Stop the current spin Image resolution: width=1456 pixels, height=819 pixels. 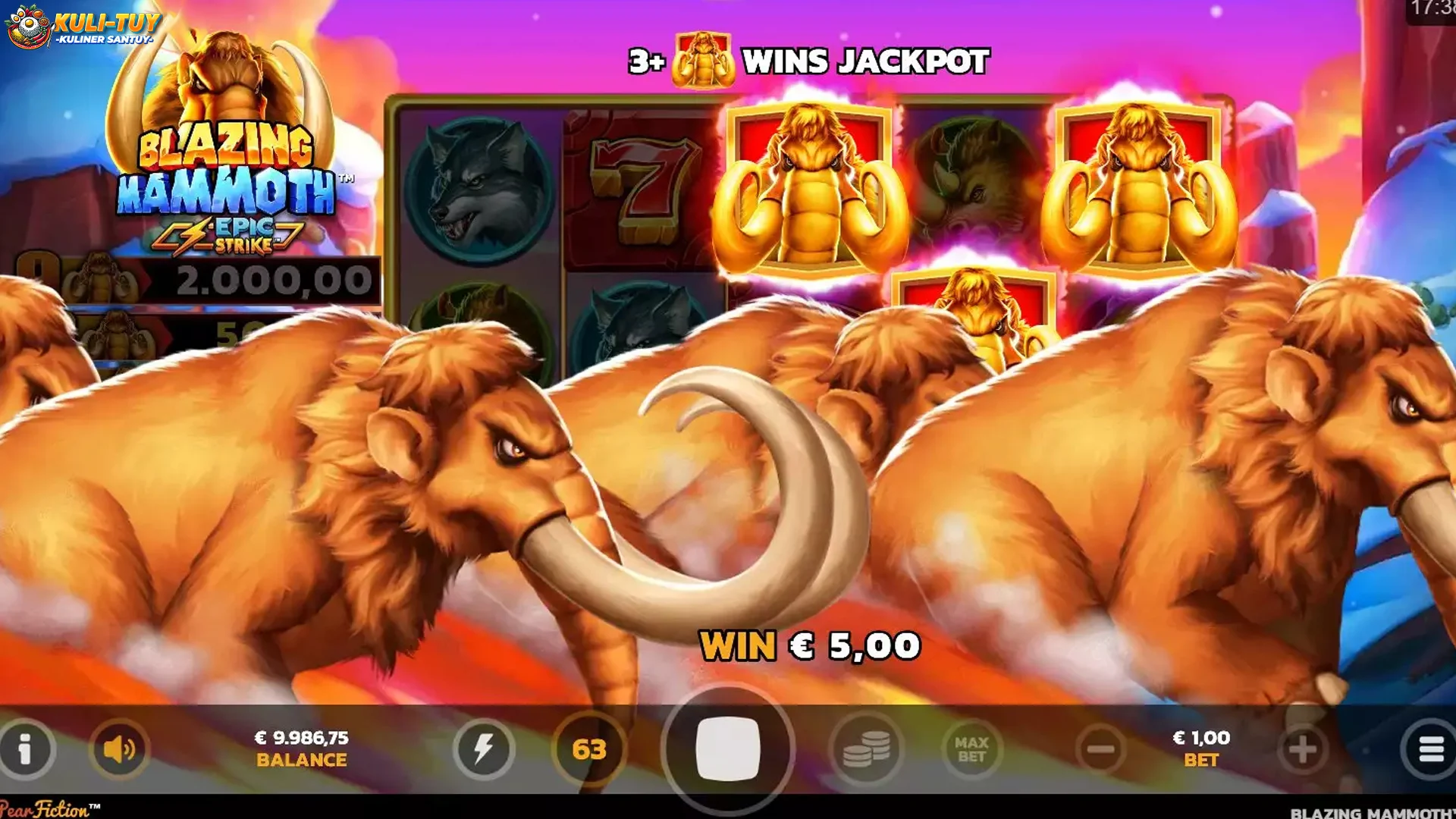730,748
